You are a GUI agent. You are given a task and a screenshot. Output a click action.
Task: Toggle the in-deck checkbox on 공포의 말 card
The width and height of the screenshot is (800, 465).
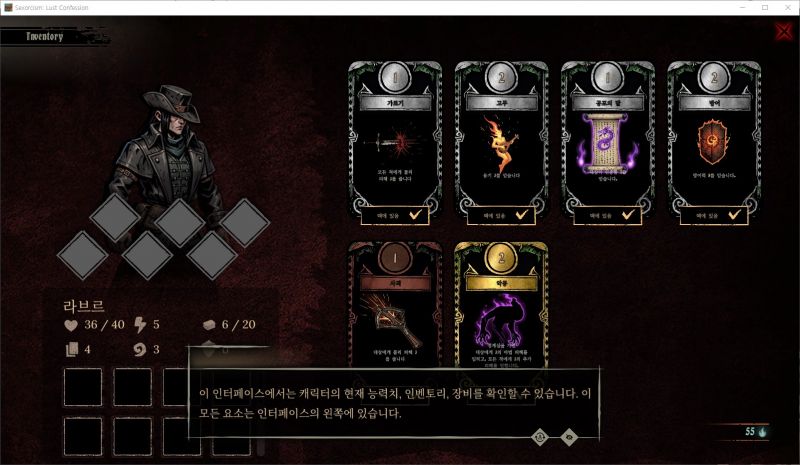pyautogui.click(x=631, y=214)
